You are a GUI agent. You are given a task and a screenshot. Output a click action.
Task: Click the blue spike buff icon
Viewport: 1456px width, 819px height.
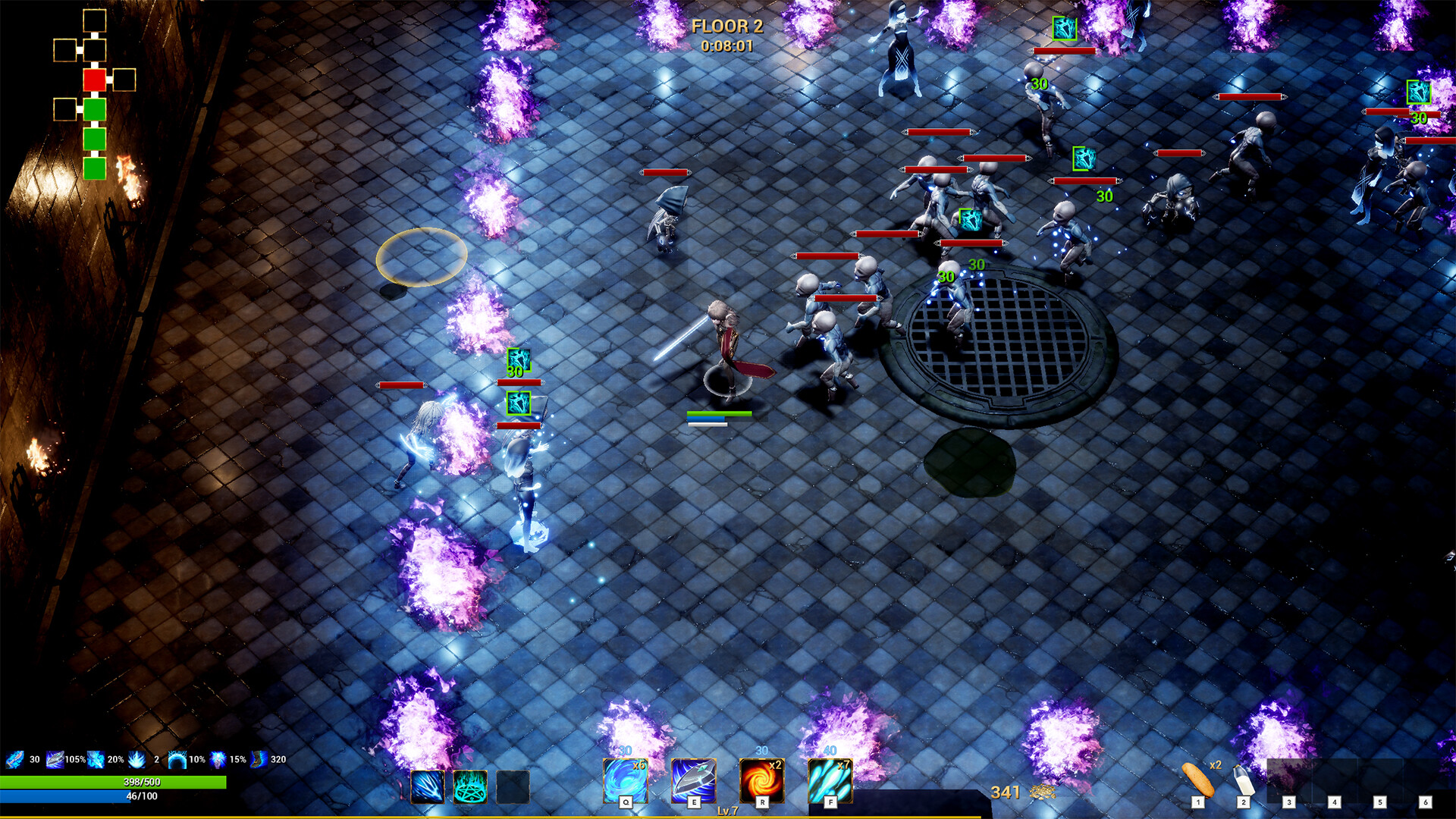tap(428, 787)
